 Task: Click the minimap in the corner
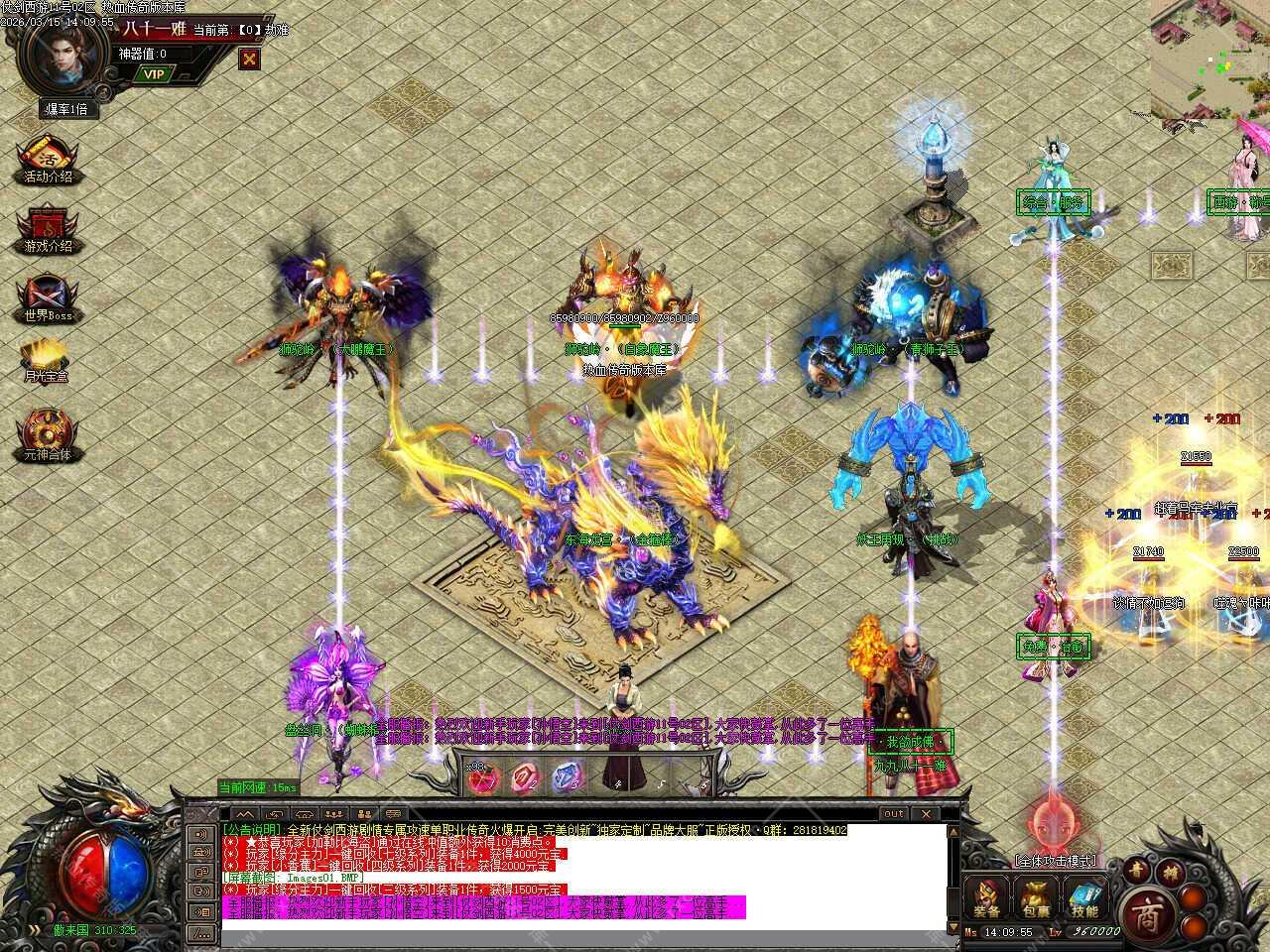click(x=1209, y=59)
